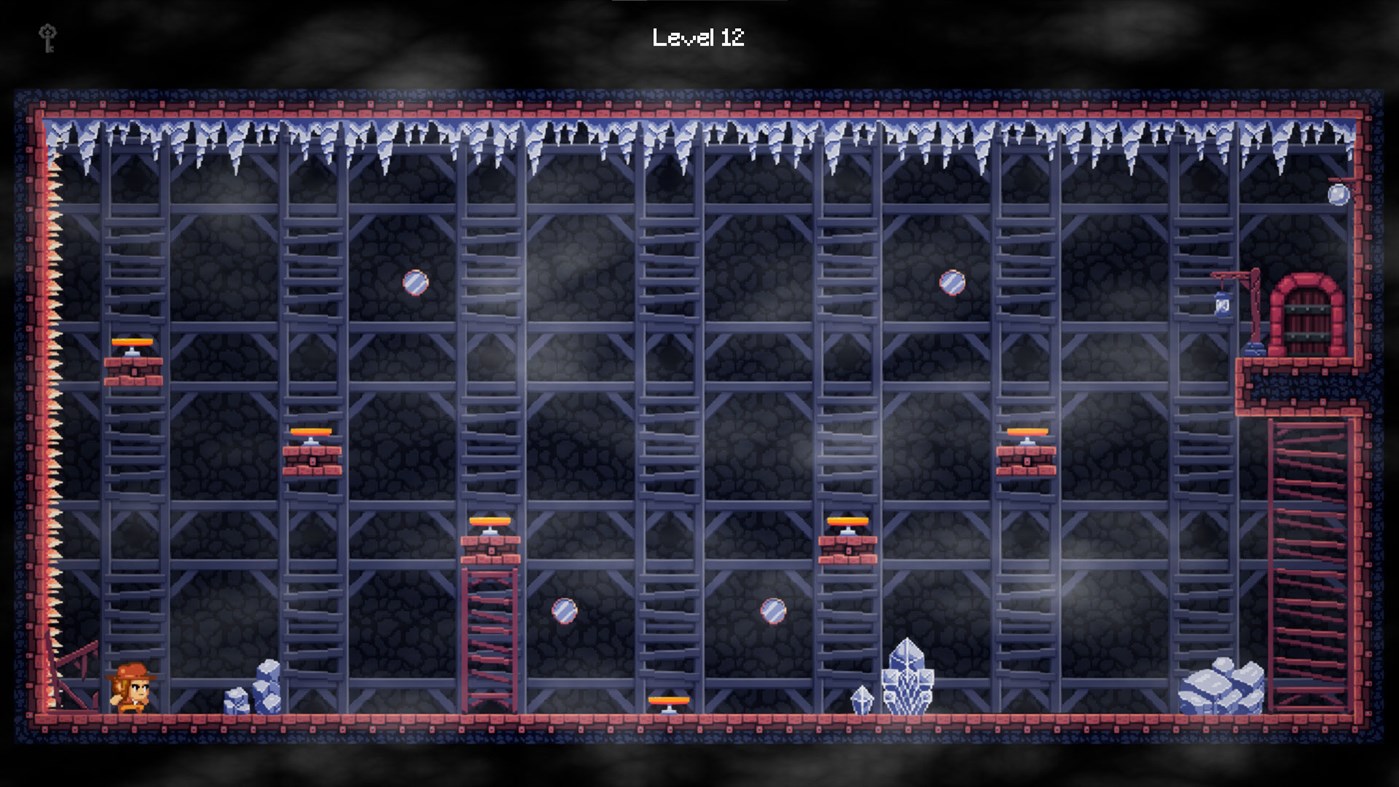The image size is (1399, 787).
Task: Flip the orange lever on the upper-left brick platform
Action: coord(133,341)
